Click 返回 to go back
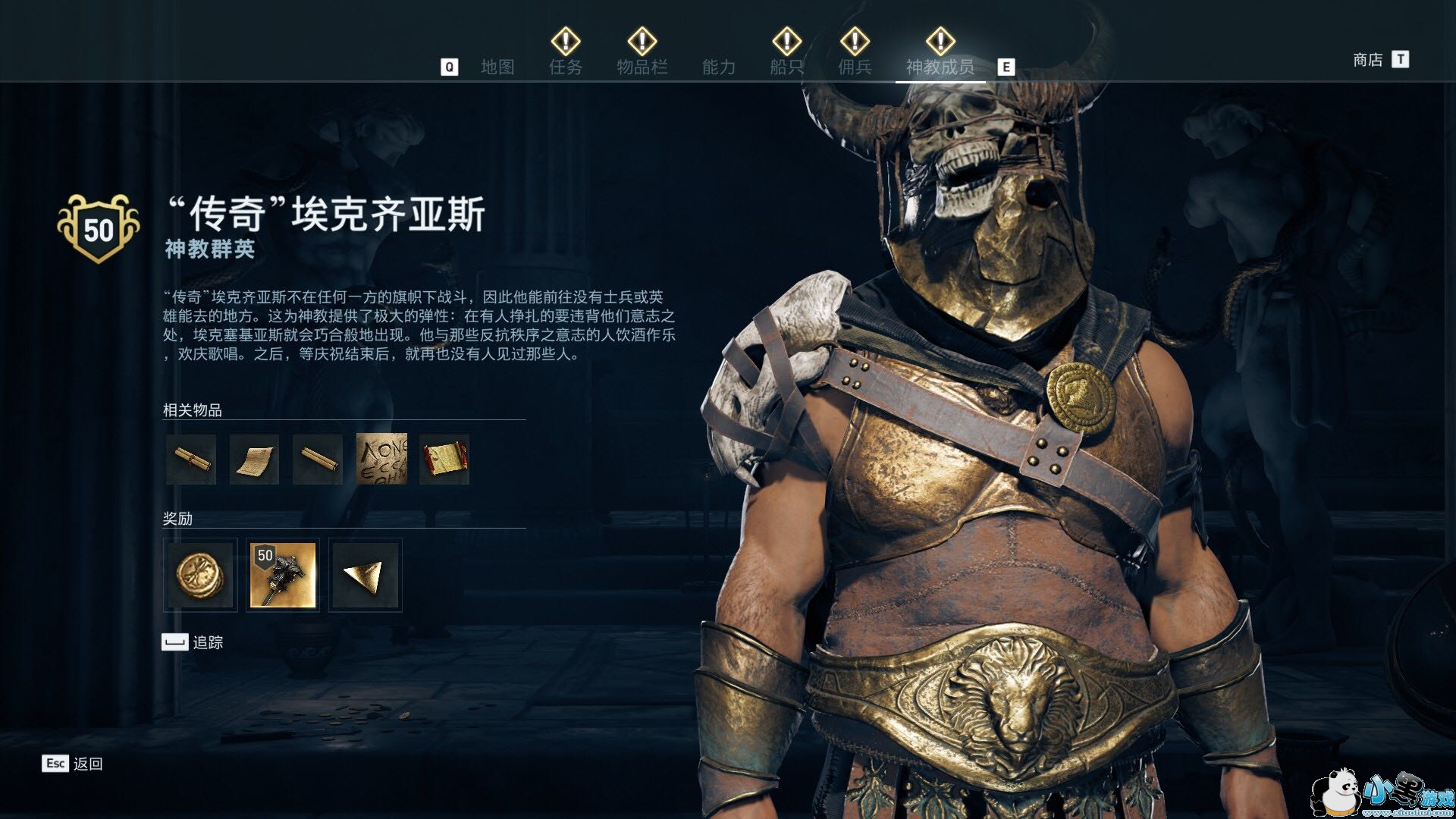Screen dimensions: 1456x819 point(73,764)
